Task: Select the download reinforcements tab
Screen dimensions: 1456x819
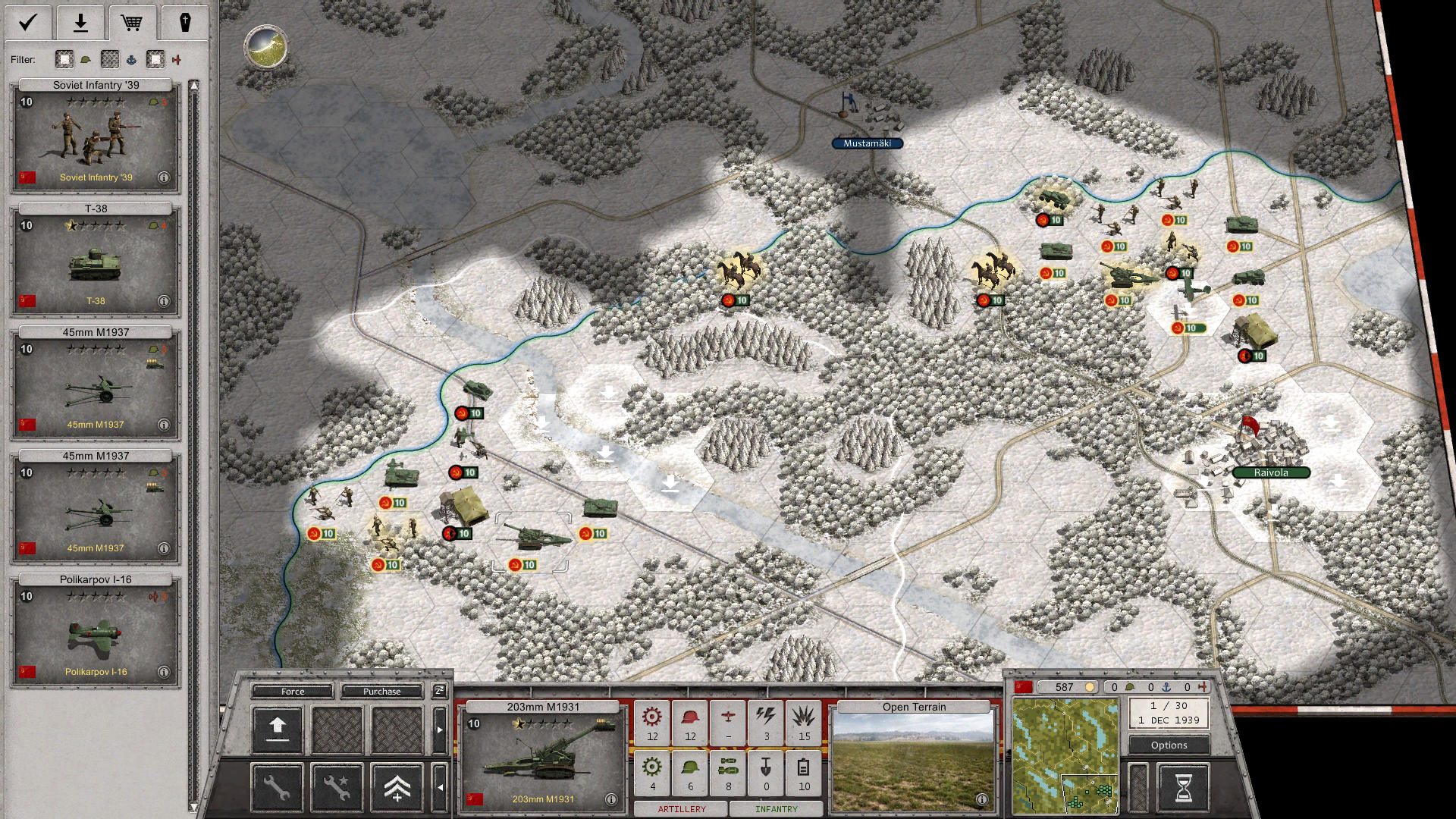Action: 80,23
